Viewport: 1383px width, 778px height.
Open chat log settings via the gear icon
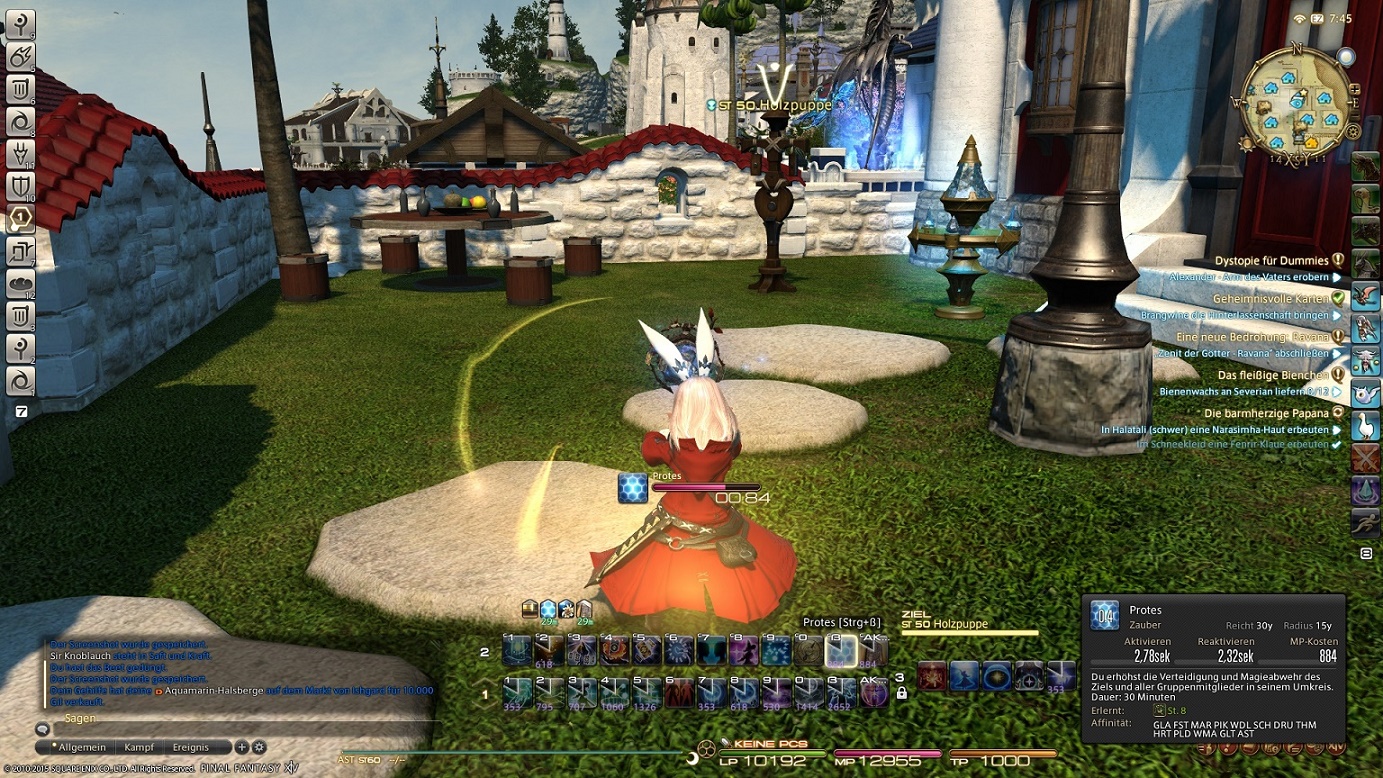click(259, 747)
